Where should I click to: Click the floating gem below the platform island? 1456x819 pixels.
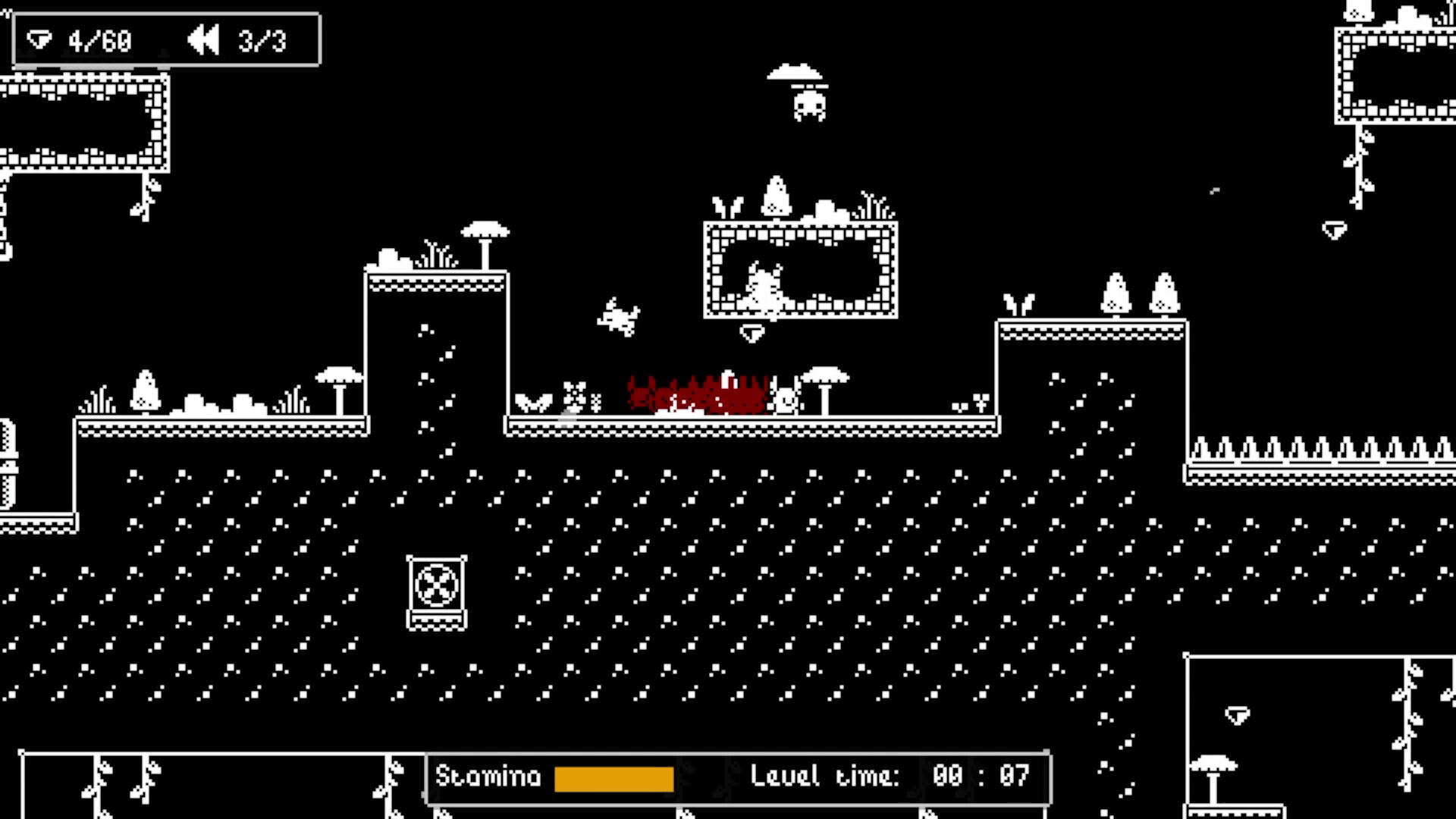pos(751,334)
